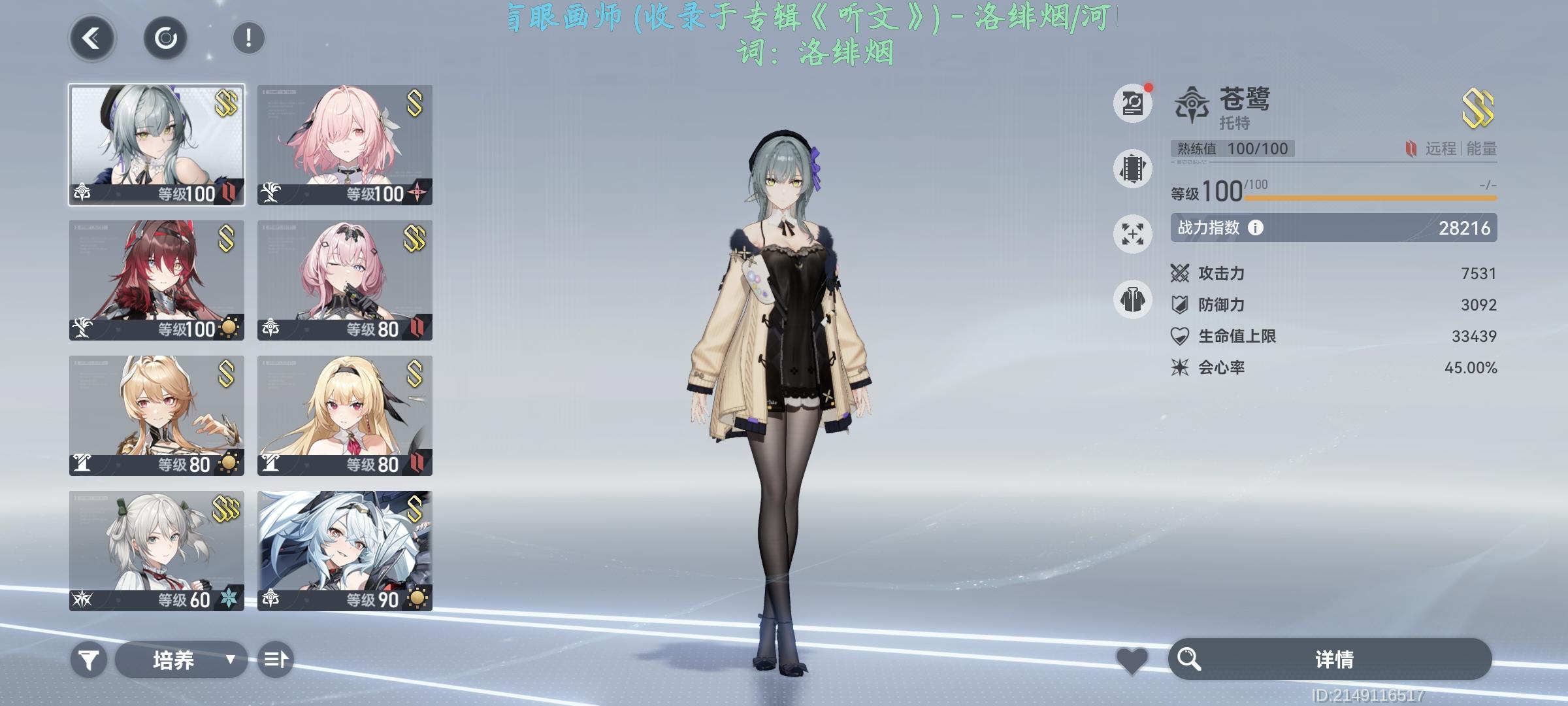Click the back arrow in top-left corner
Screen dimensions: 1568x706
pos(91,38)
